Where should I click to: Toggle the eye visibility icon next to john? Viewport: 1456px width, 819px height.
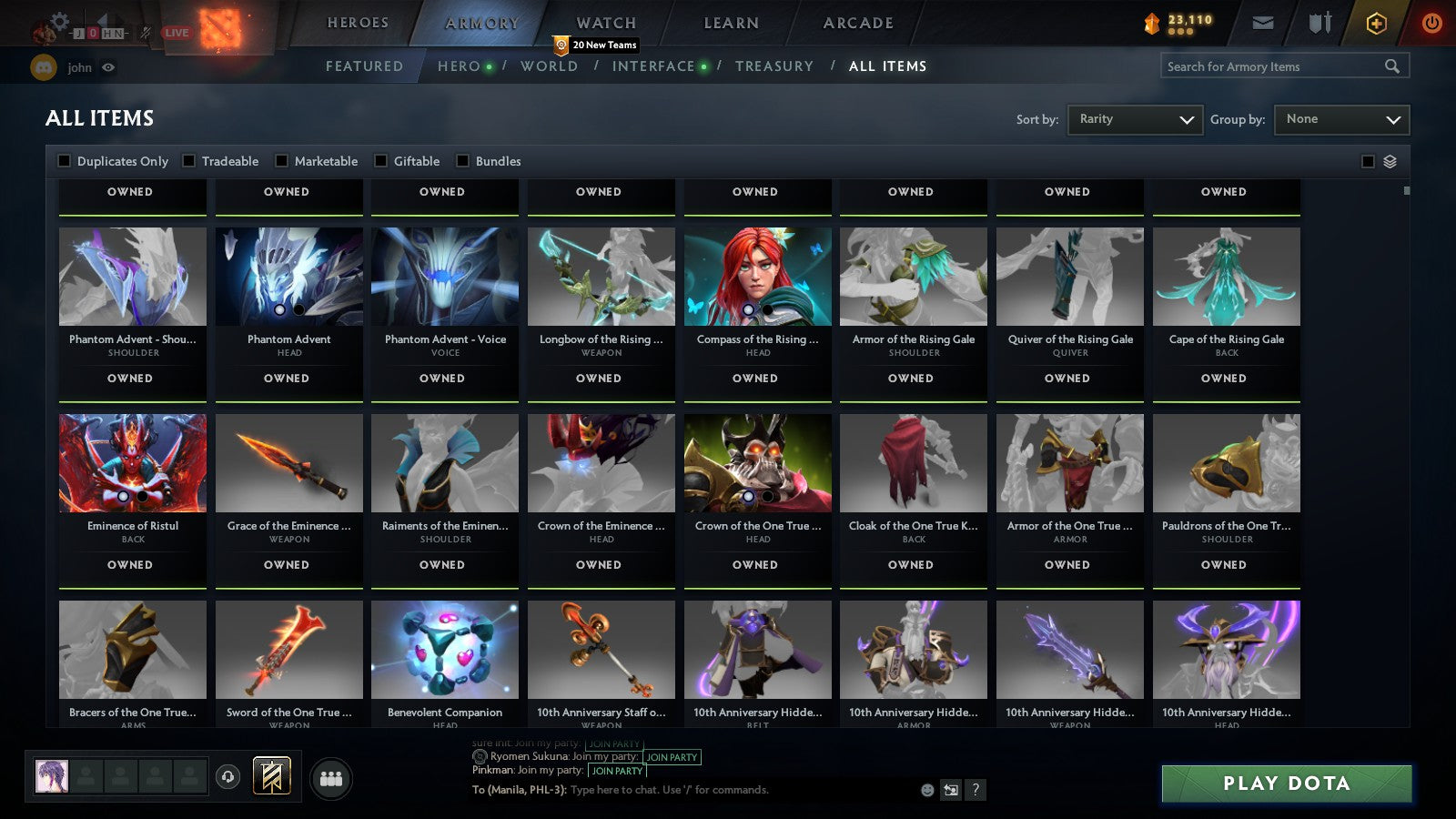109,67
